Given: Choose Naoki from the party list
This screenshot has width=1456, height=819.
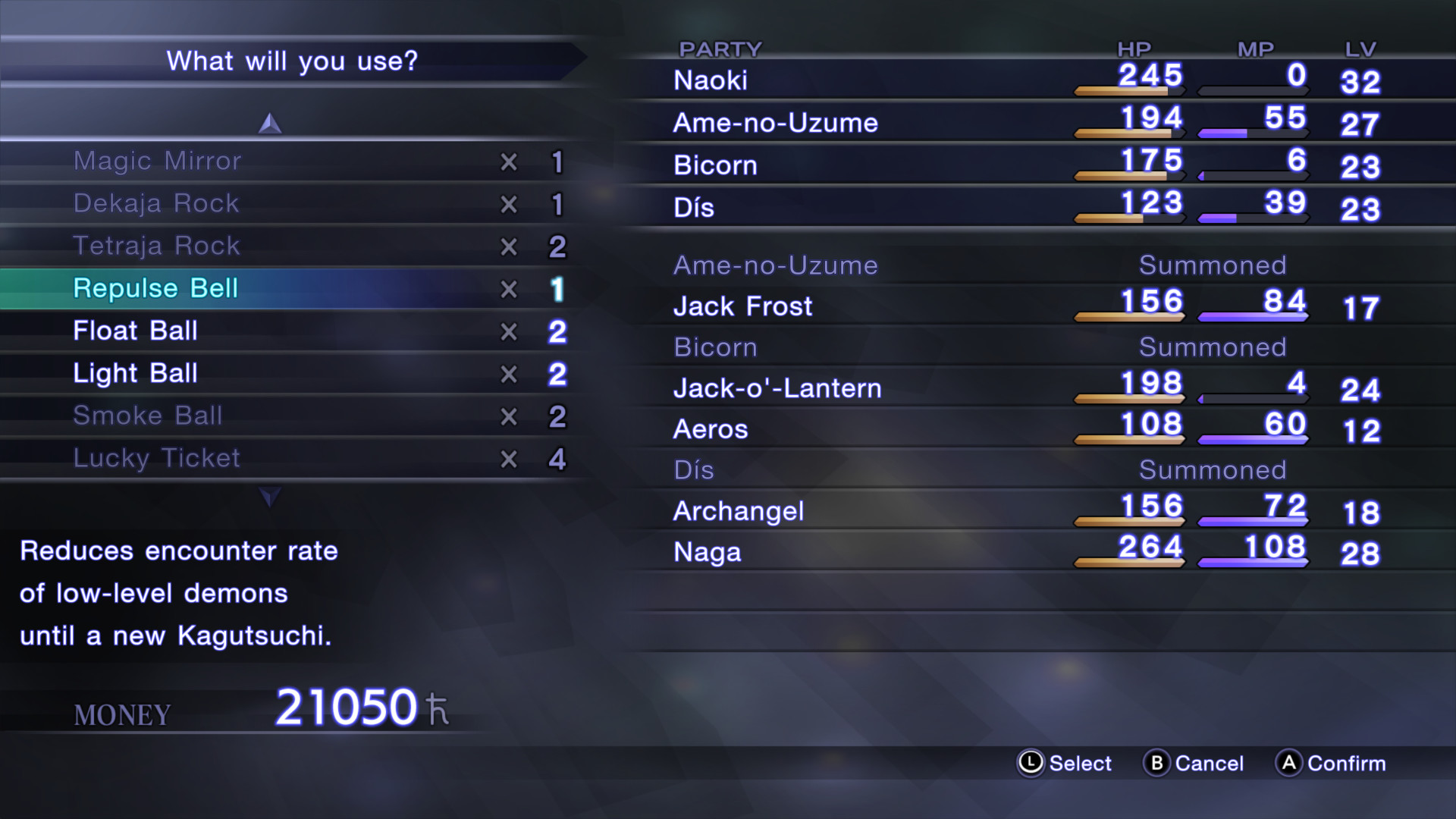Looking at the screenshot, I should [x=711, y=80].
